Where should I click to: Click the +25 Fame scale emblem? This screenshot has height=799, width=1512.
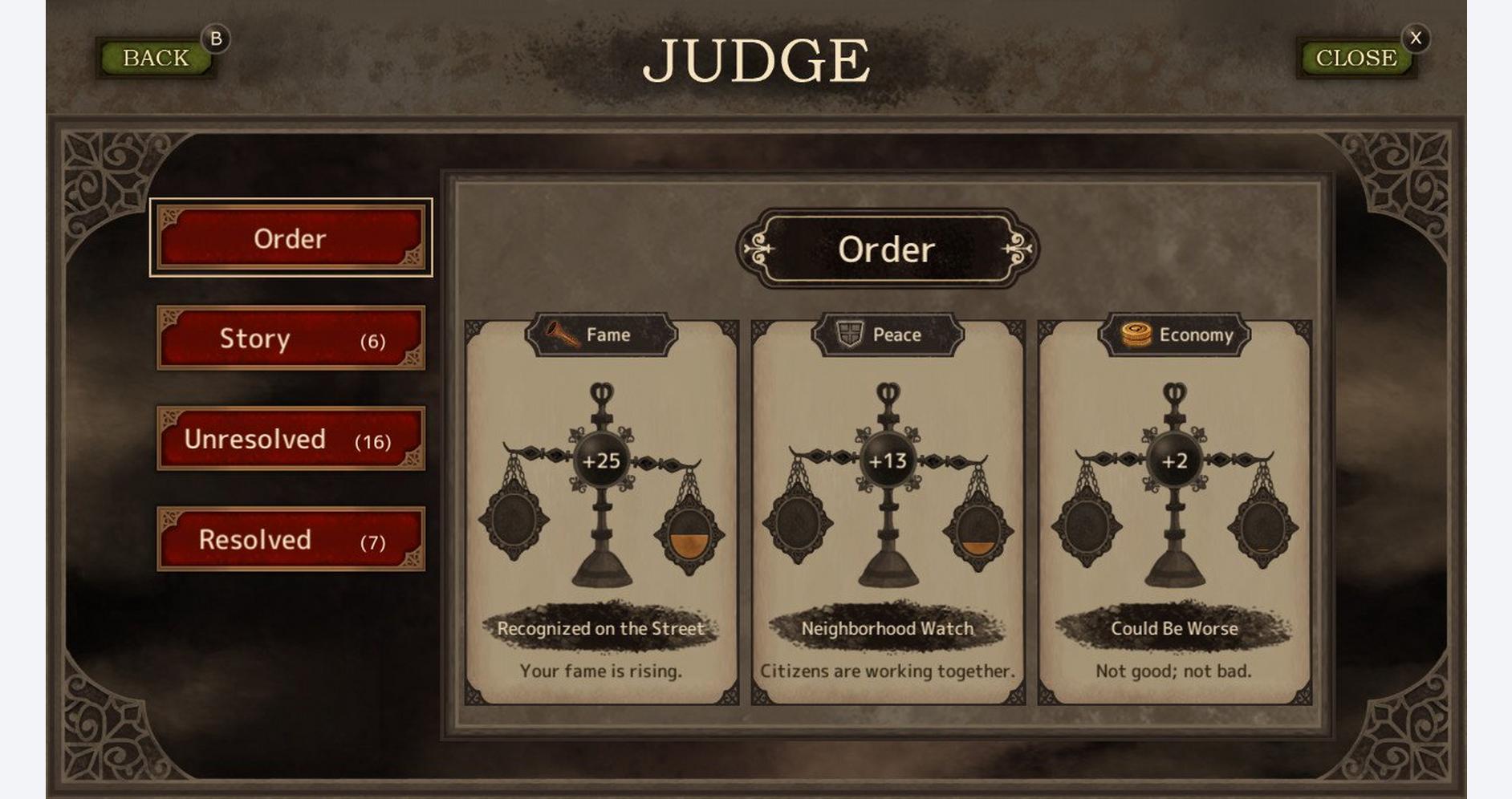(601, 461)
